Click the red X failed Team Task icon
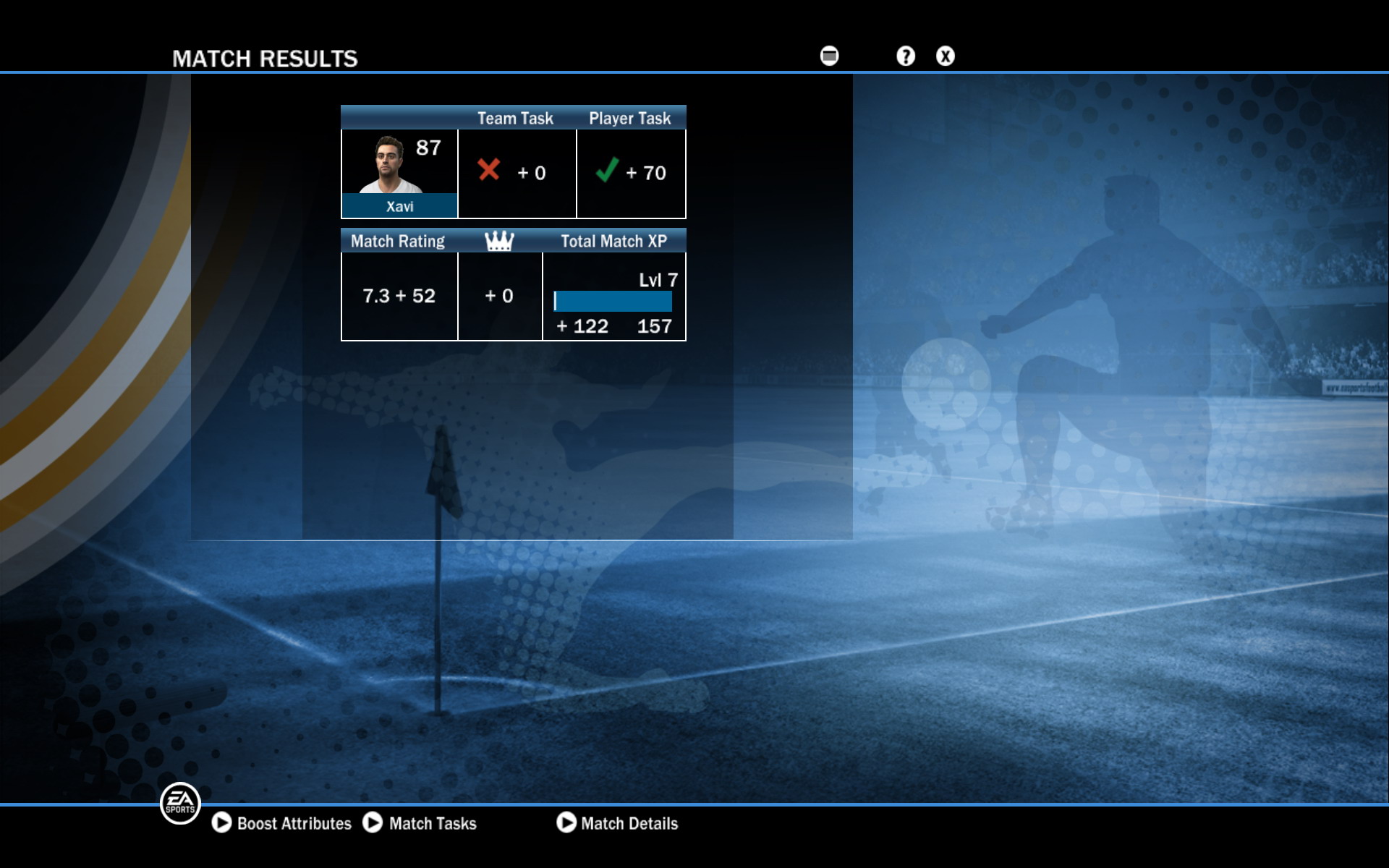The height and width of the screenshot is (868, 1389). tap(488, 171)
